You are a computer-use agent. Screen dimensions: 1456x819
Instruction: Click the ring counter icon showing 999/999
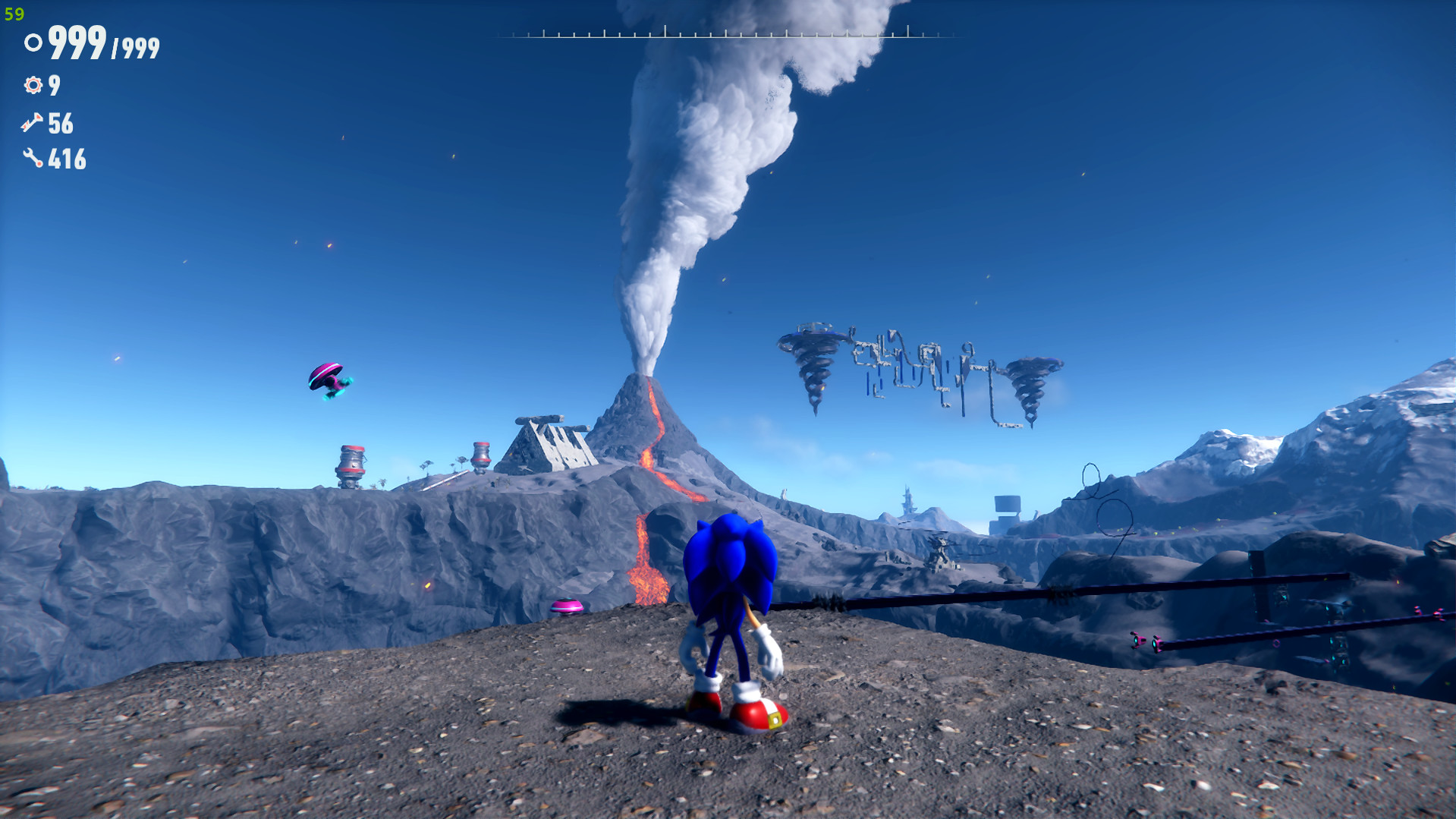(x=32, y=44)
